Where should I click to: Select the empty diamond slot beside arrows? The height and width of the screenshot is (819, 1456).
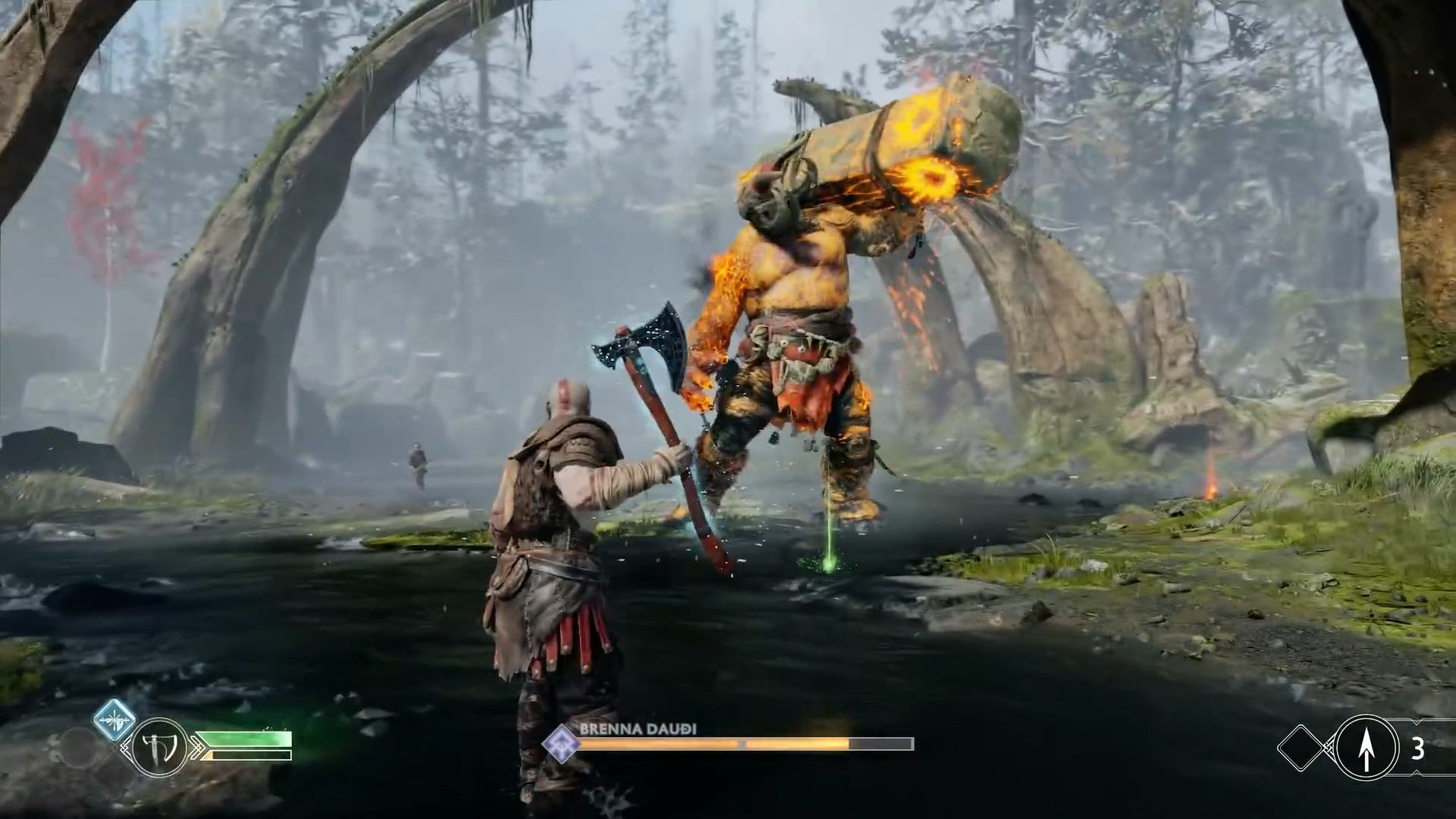point(1302,748)
